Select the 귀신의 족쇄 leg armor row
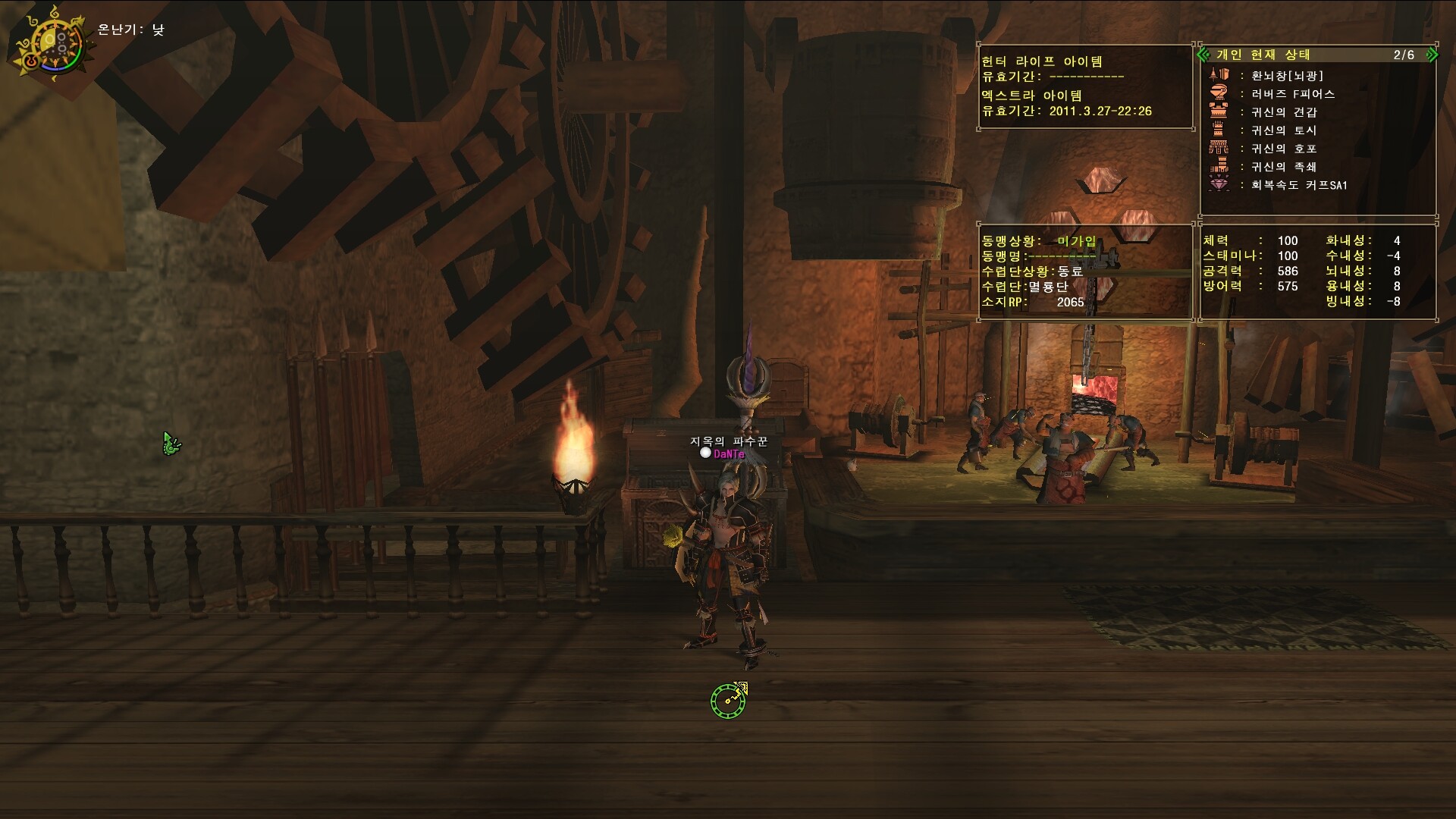The width and height of the screenshot is (1456, 819). tap(1283, 167)
